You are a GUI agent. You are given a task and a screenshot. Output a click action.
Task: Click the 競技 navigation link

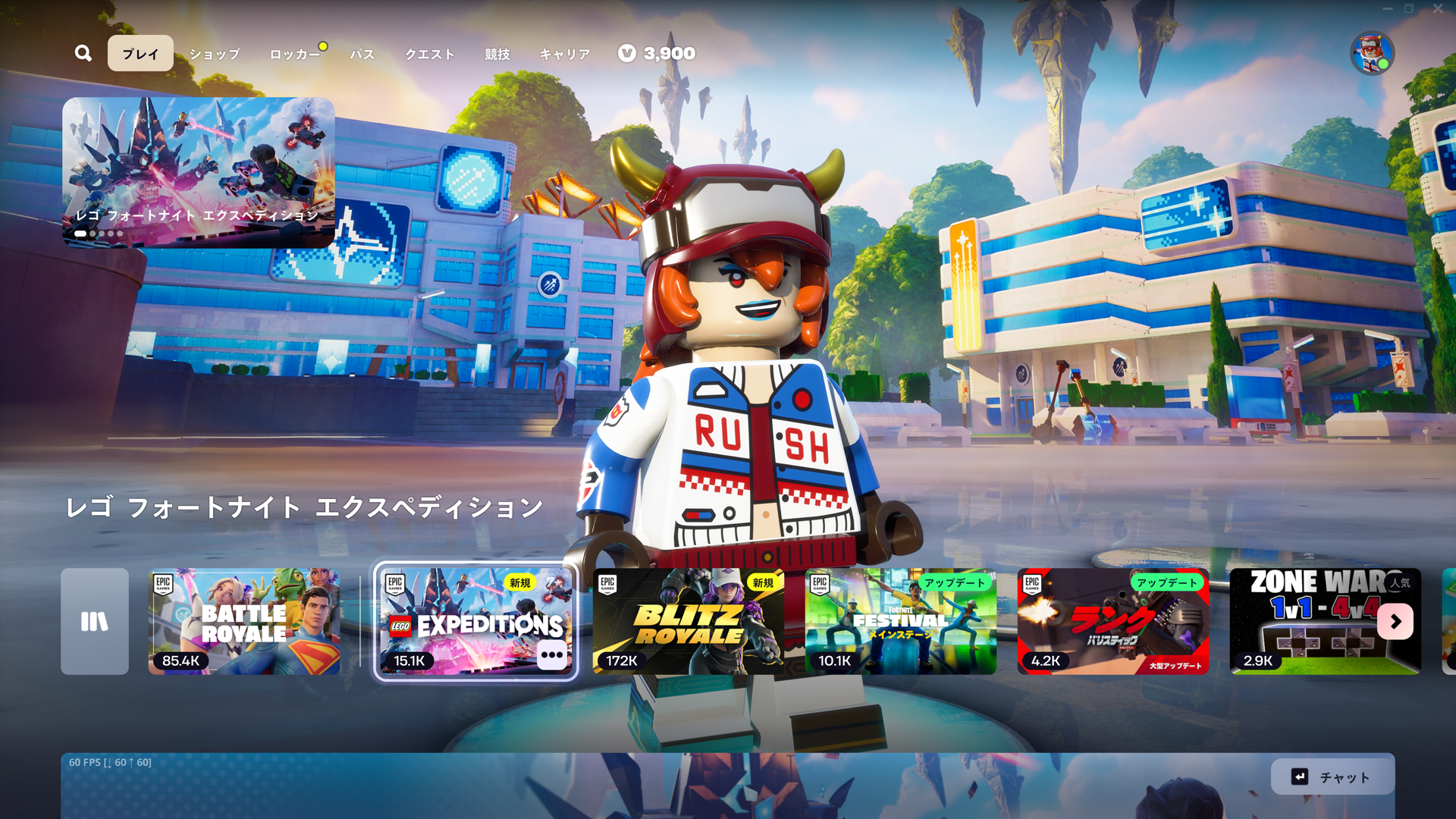tap(497, 54)
